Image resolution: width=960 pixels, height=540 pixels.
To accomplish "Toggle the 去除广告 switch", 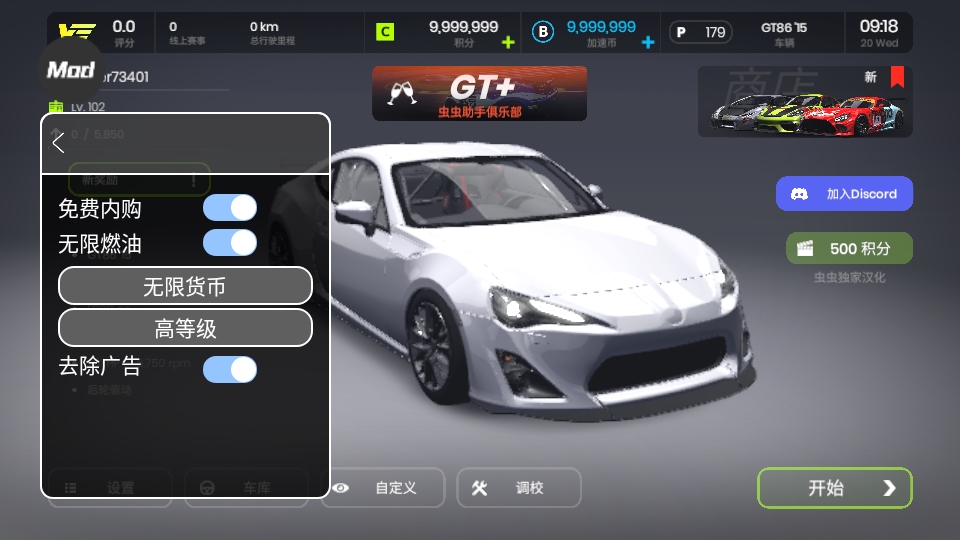I will pyautogui.click(x=229, y=369).
